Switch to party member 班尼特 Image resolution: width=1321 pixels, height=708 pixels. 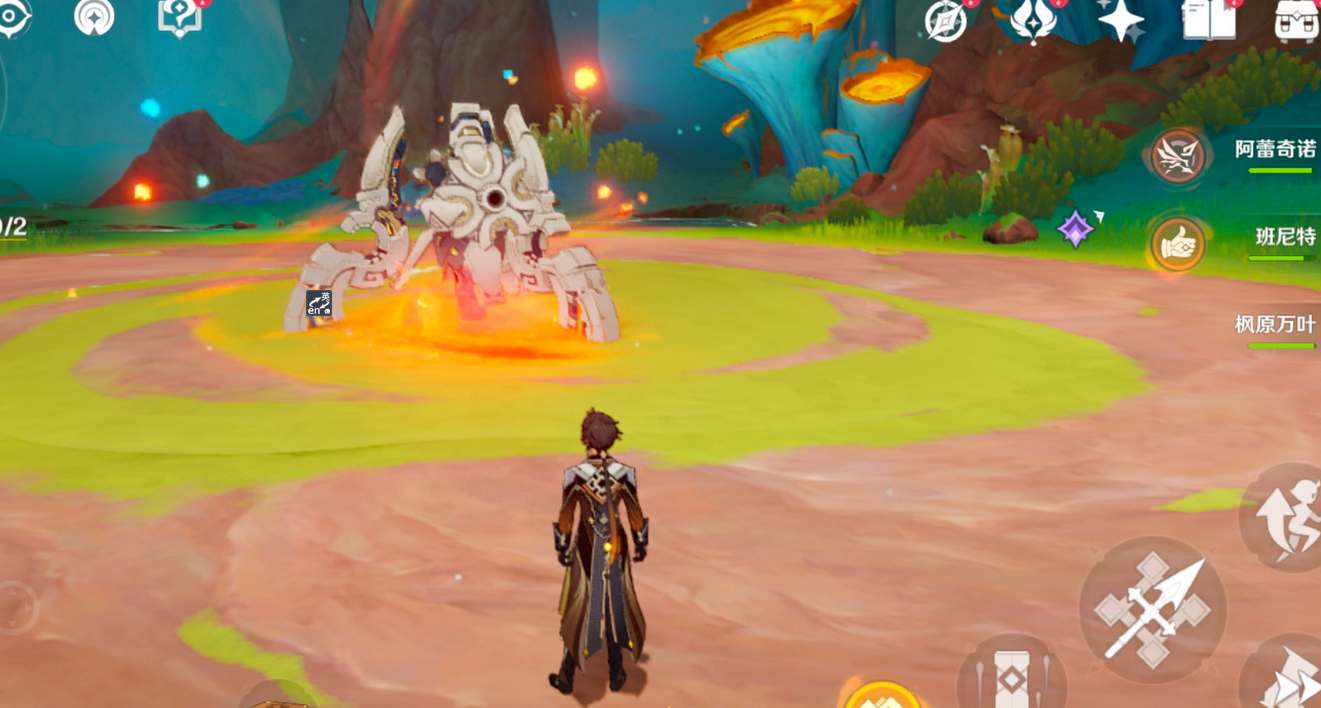[1176, 243]
